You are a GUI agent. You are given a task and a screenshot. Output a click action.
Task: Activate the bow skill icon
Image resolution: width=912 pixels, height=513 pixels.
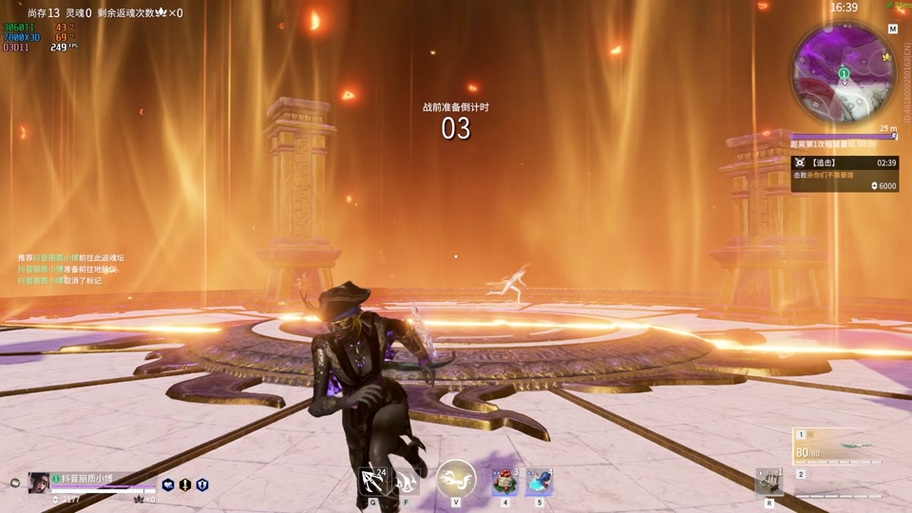374,481
